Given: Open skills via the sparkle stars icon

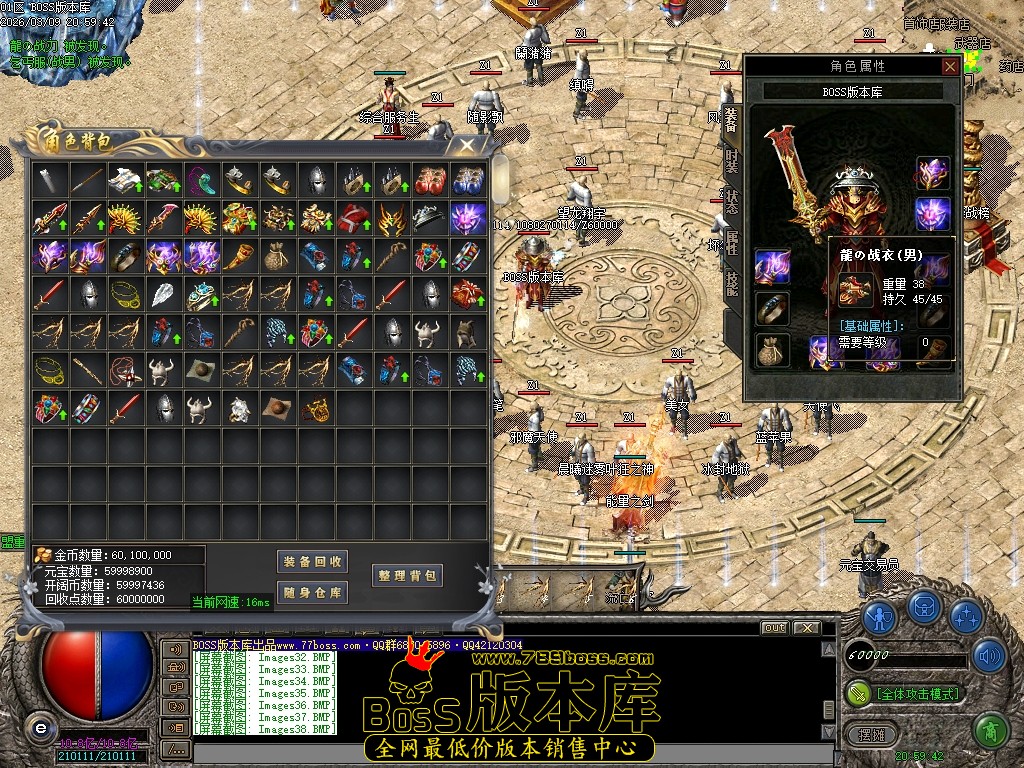Looking at the screenshot, I should tap(965, 616).
